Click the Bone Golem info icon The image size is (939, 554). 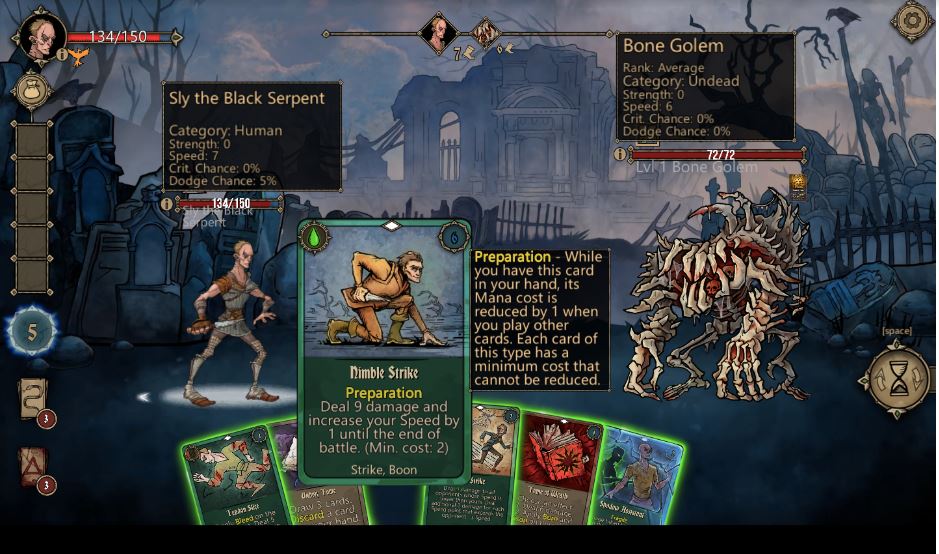pyautogui.click(x=620, y=155)
